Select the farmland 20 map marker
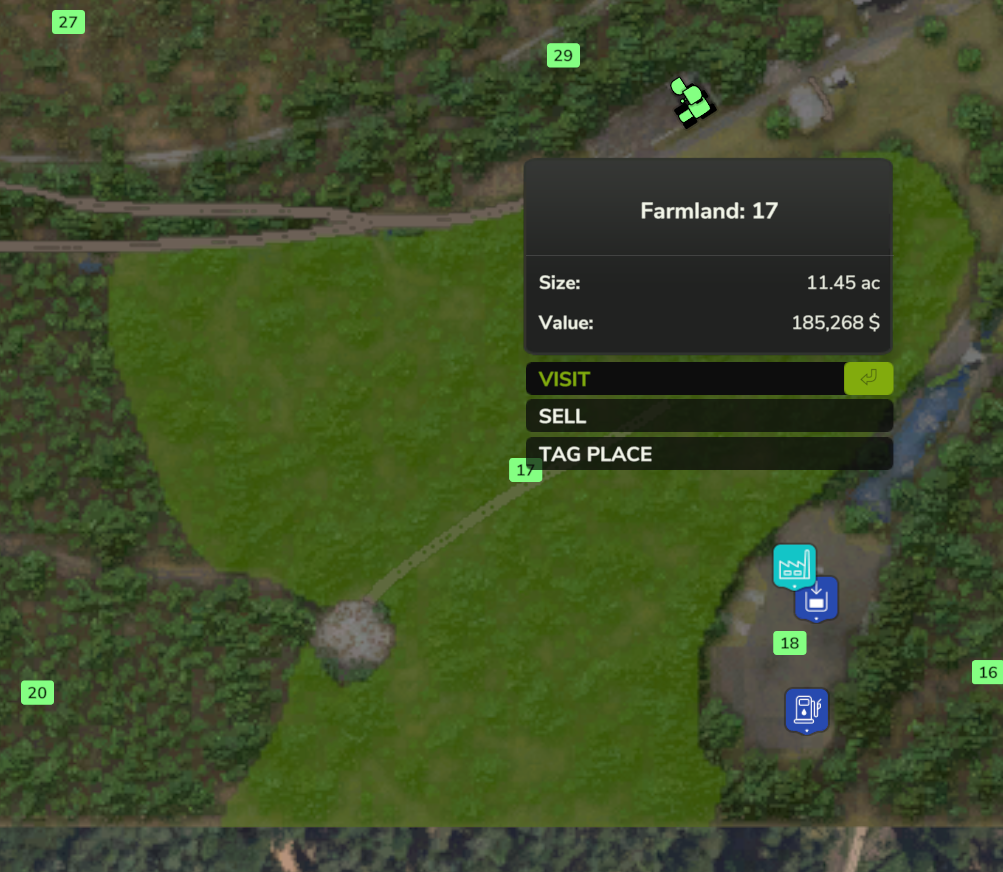 (x=37, y=692)
